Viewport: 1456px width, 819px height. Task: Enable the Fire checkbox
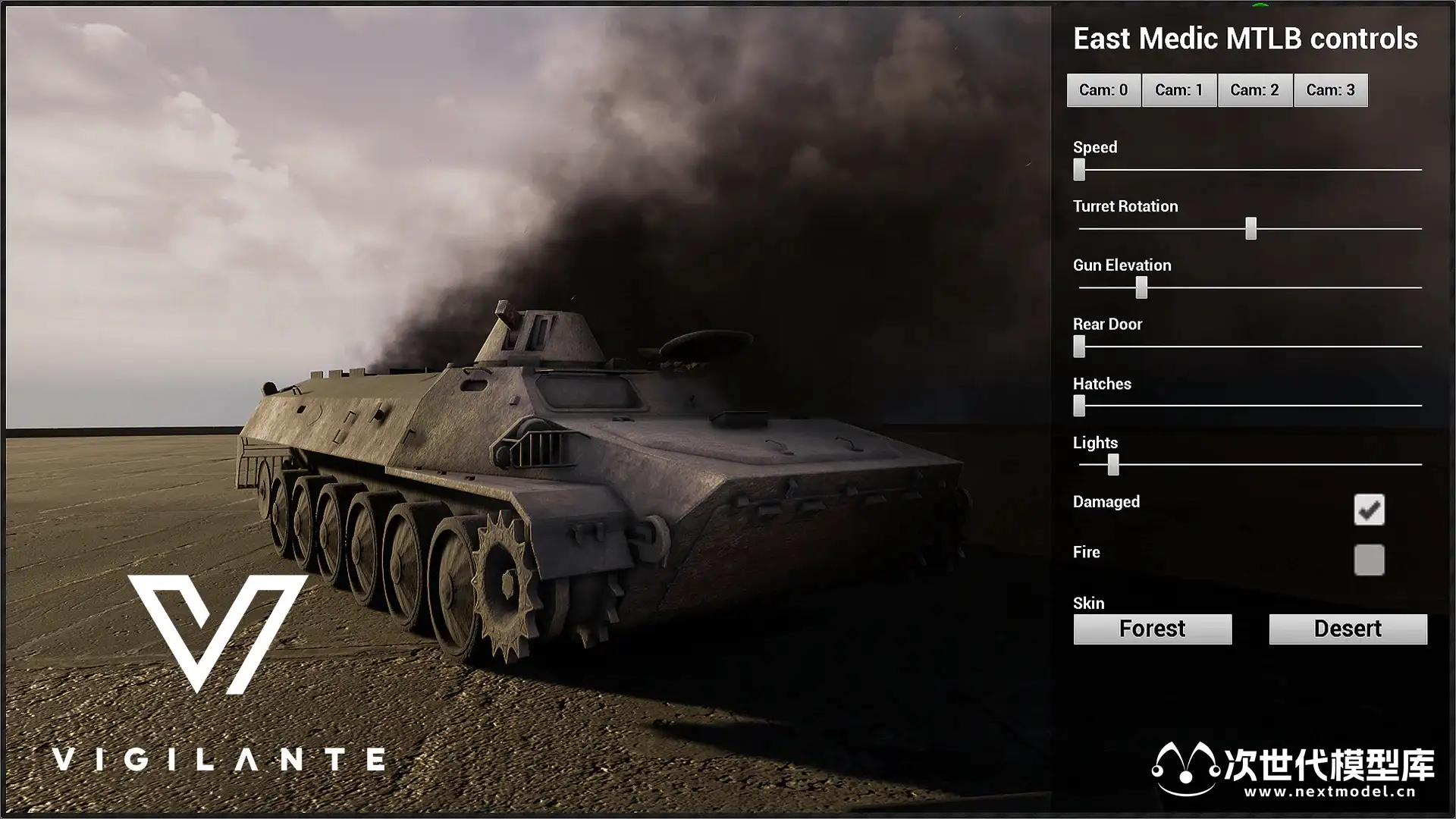(1369, 560)
